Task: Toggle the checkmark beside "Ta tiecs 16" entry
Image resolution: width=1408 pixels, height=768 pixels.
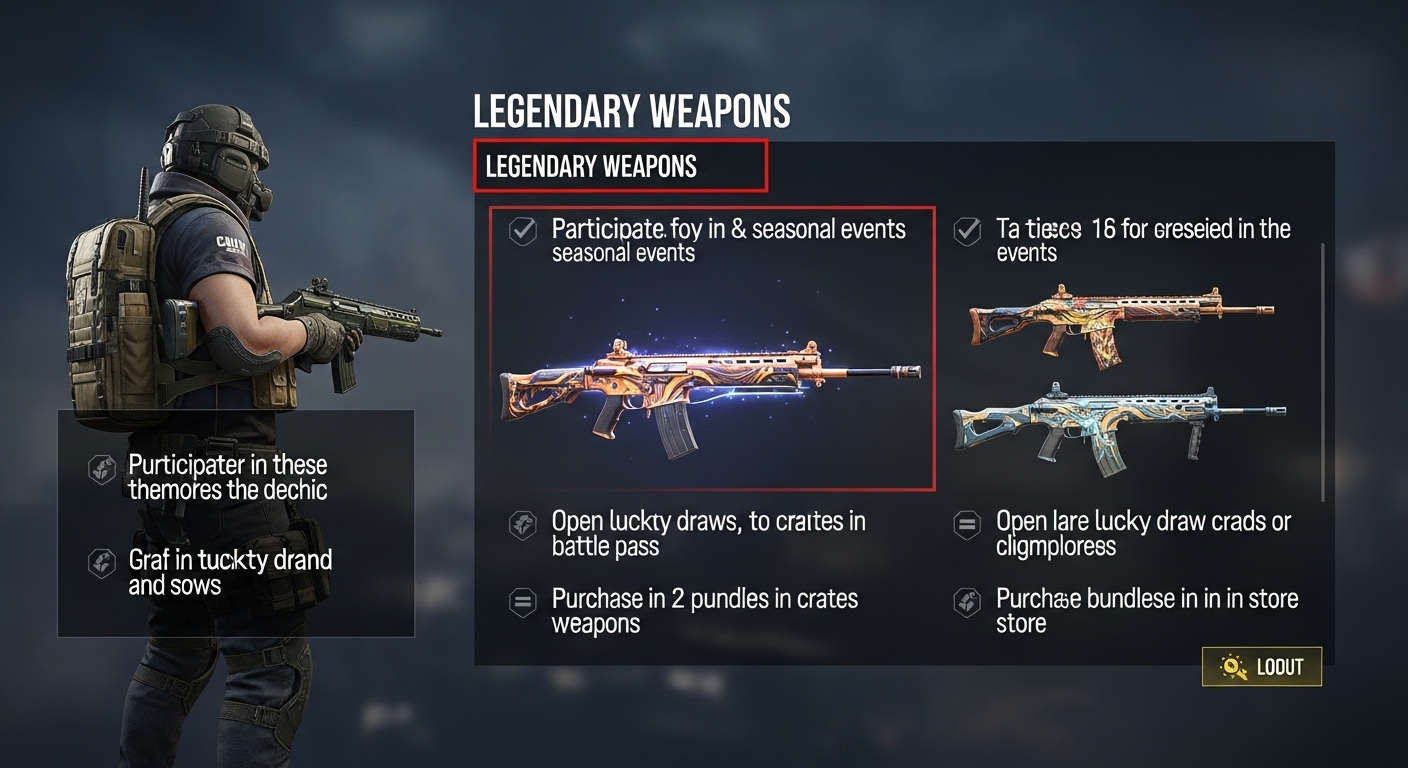Action: pyautogui.click(x=966, y=229)
